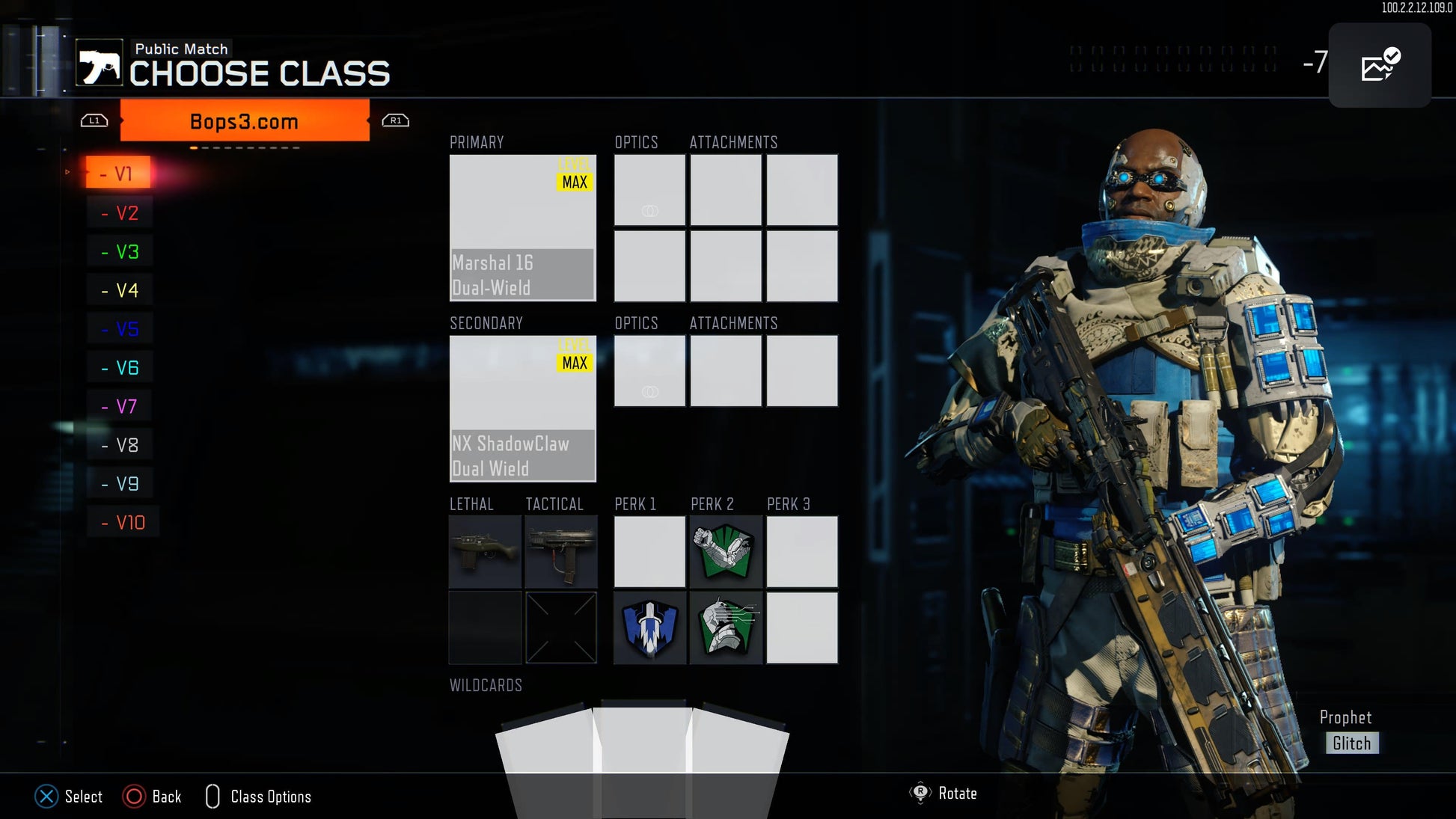The width and height of the screenshot is (1456, 819).
Task: Pick the green V3 class
Action: pyautogui.click(x=120, y=252)
